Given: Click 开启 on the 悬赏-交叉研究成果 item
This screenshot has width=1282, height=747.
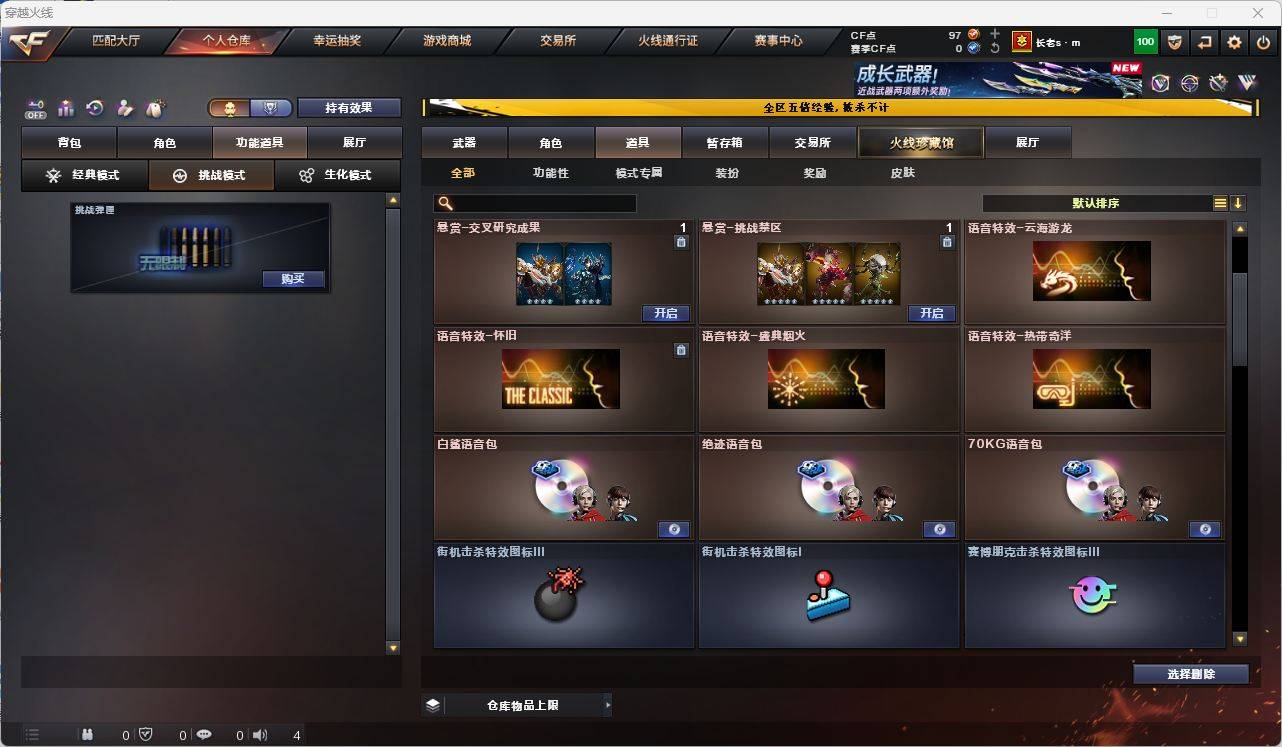Looking at the screenshot, I should pyautogui.click(x=666, y=313).
